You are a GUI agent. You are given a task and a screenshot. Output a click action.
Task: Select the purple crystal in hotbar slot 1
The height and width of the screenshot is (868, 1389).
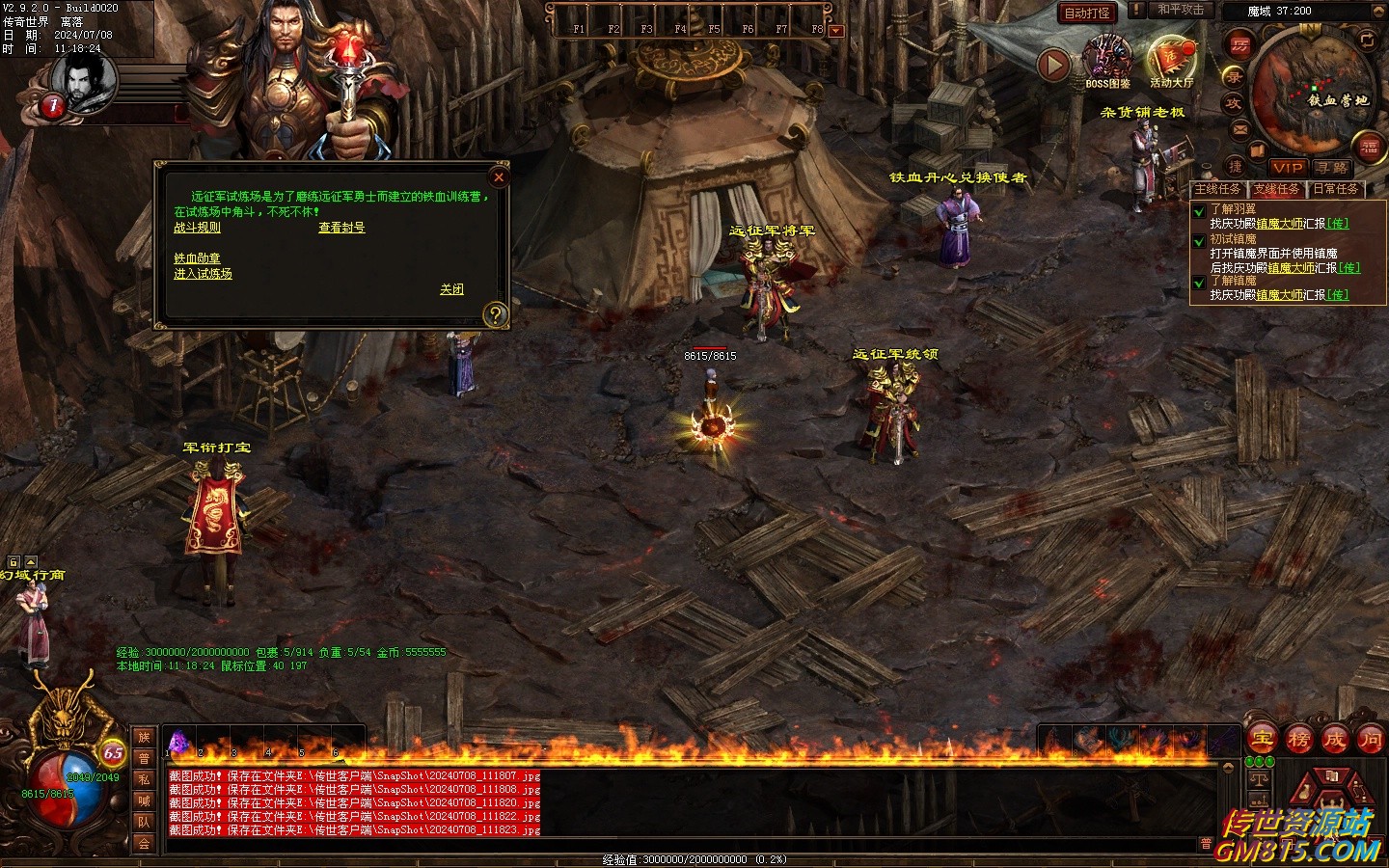pos(177,743)
